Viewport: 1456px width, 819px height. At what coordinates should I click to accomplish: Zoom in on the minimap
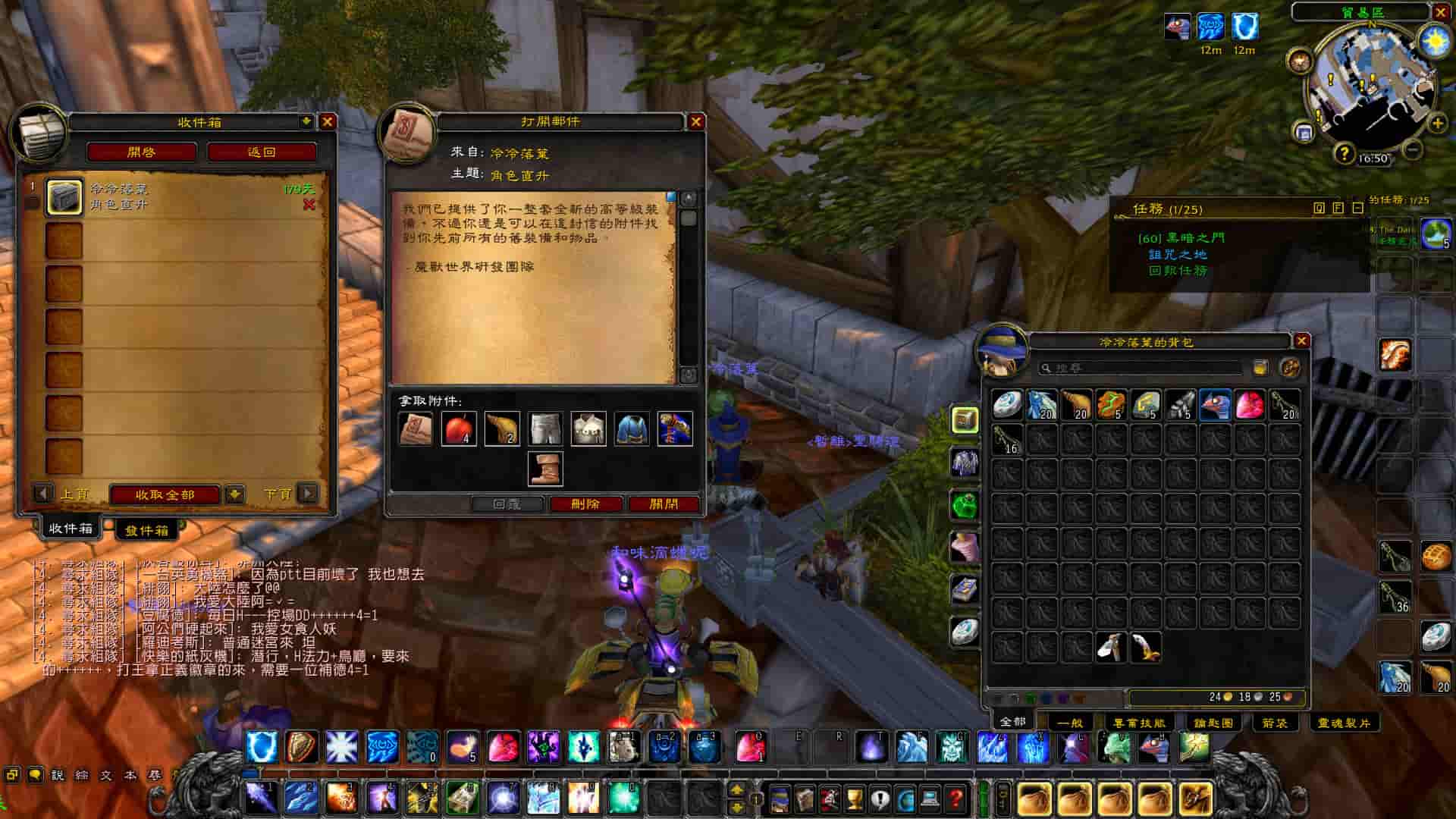(1438, 124)
